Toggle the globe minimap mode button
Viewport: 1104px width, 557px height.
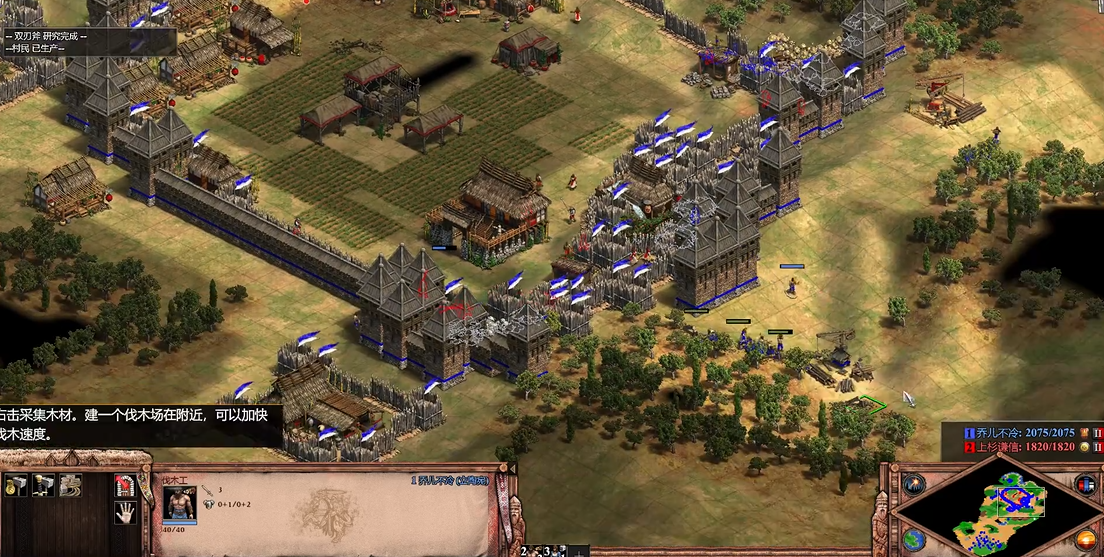point(914,538)
